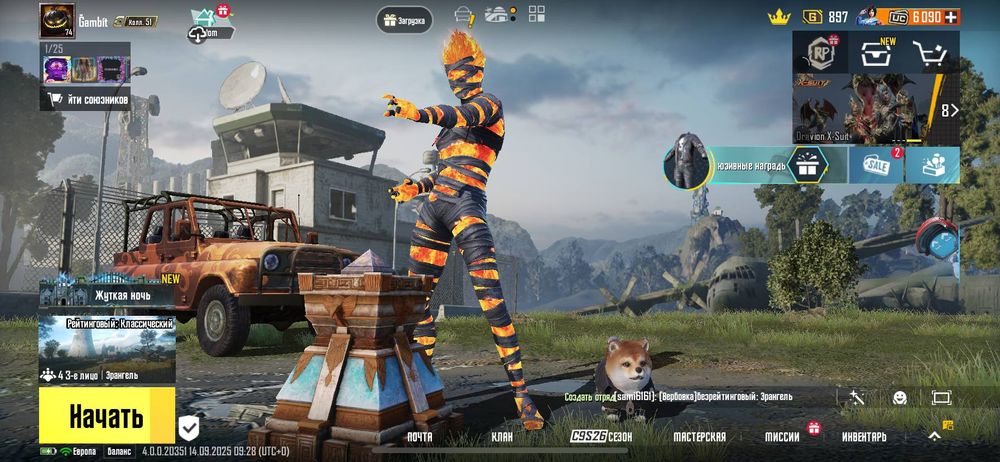1000x462 pixels.
Task: Open the Клан menu
Action: point(502,437)
